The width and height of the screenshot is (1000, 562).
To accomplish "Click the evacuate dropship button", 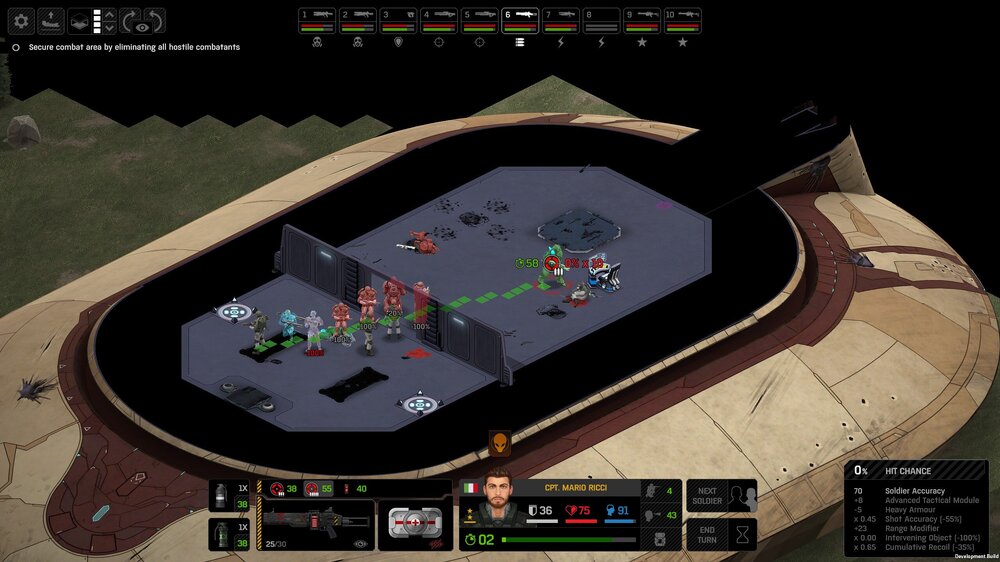I will tap(51, 20).
